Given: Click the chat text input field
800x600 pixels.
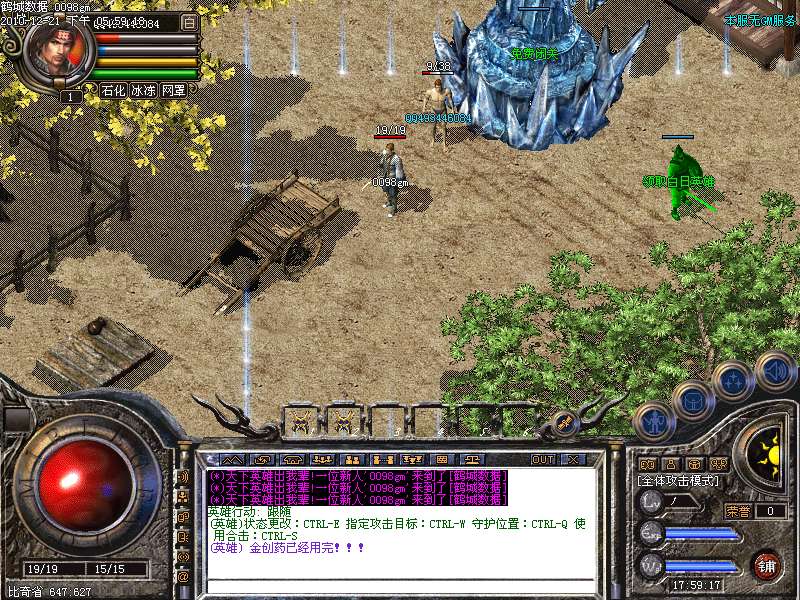Looking at the screenshot, I should coord(400,584).
